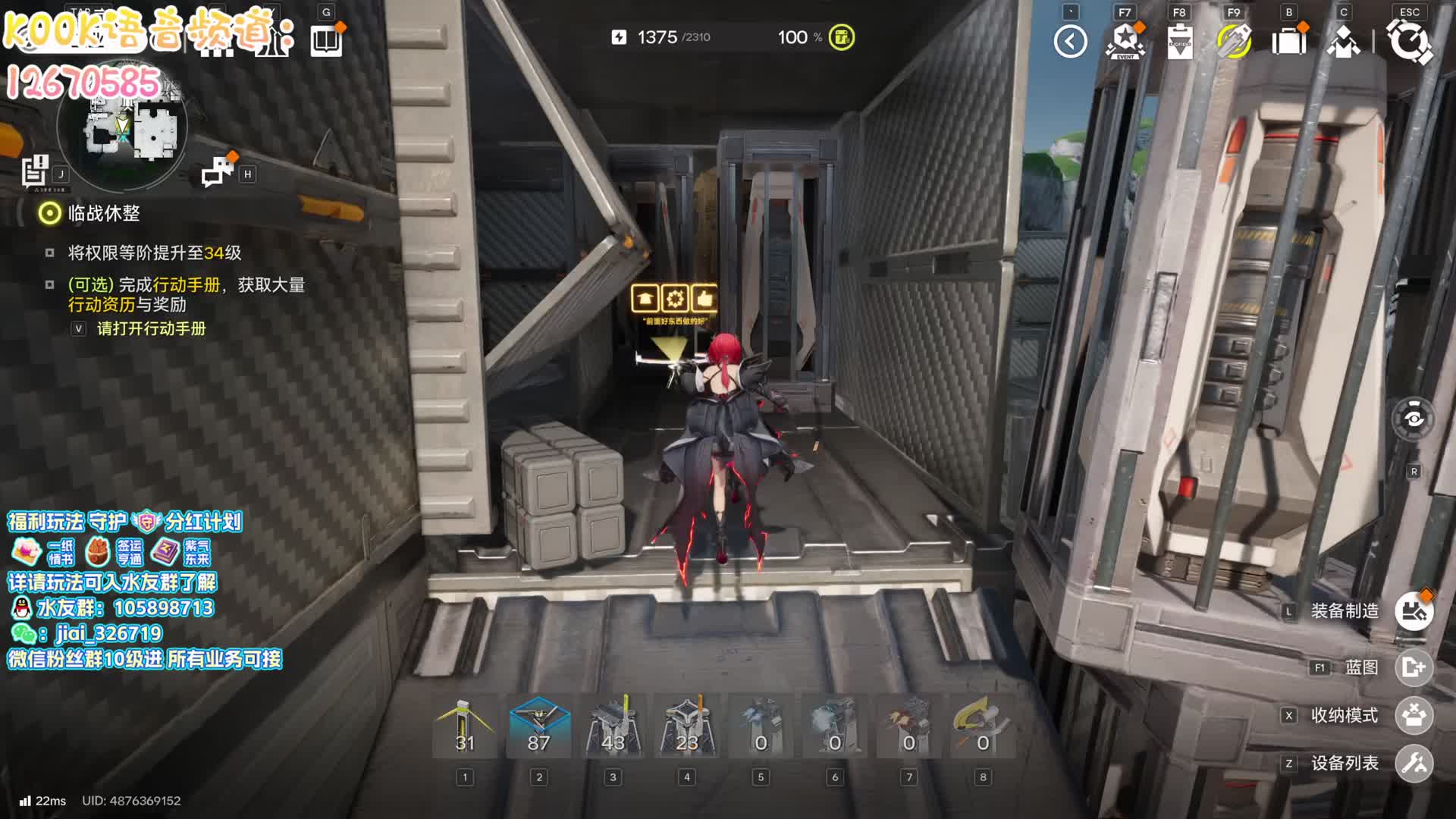Open the 设备列表 device list

pyautogui.click(x=1414, y=763)
